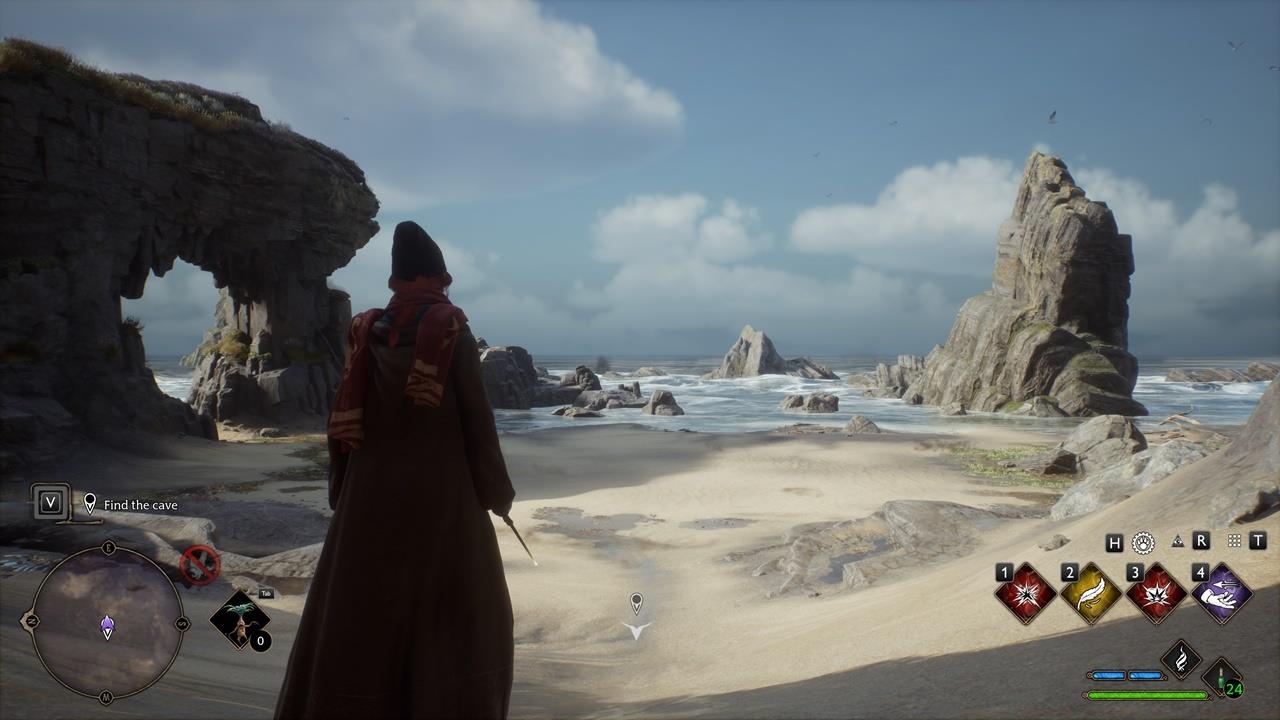Click the grid icon next to the T prompt
Image resolution: width=1280 pixels, height=720 pixels.
coord(1237,540)
